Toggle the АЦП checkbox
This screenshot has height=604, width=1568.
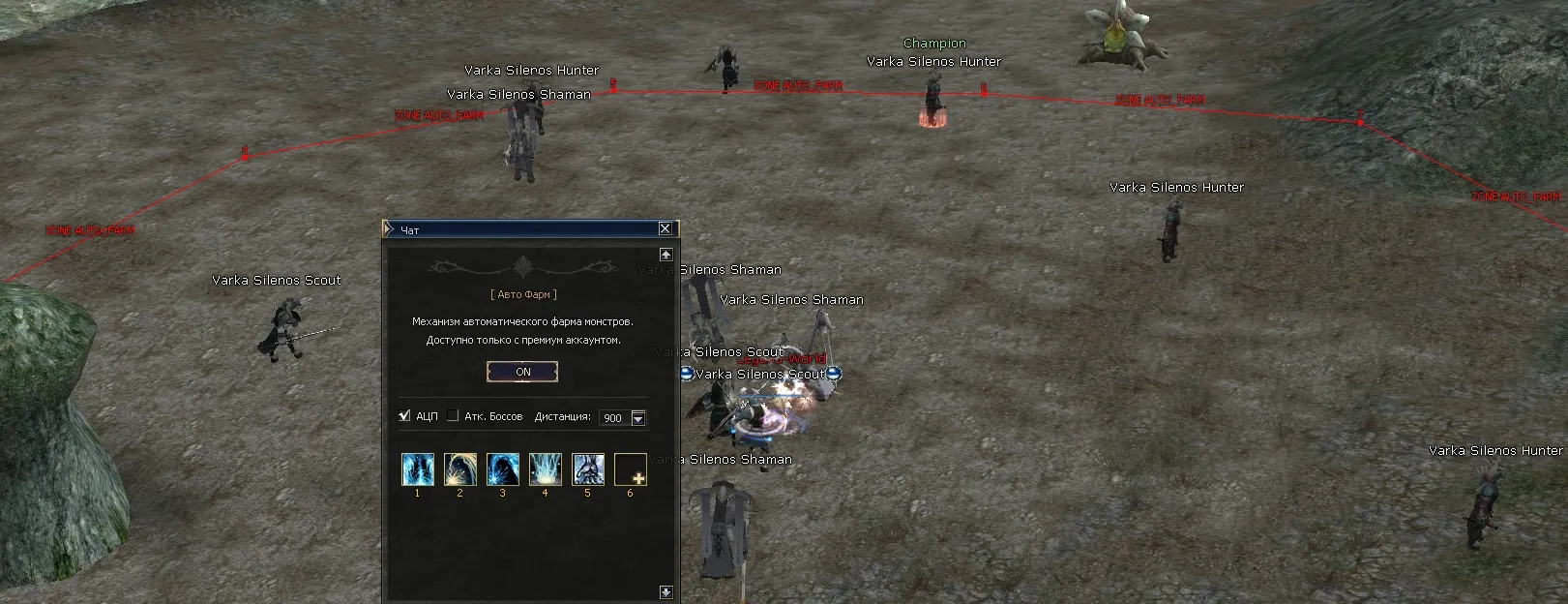(x=404, y=416)
